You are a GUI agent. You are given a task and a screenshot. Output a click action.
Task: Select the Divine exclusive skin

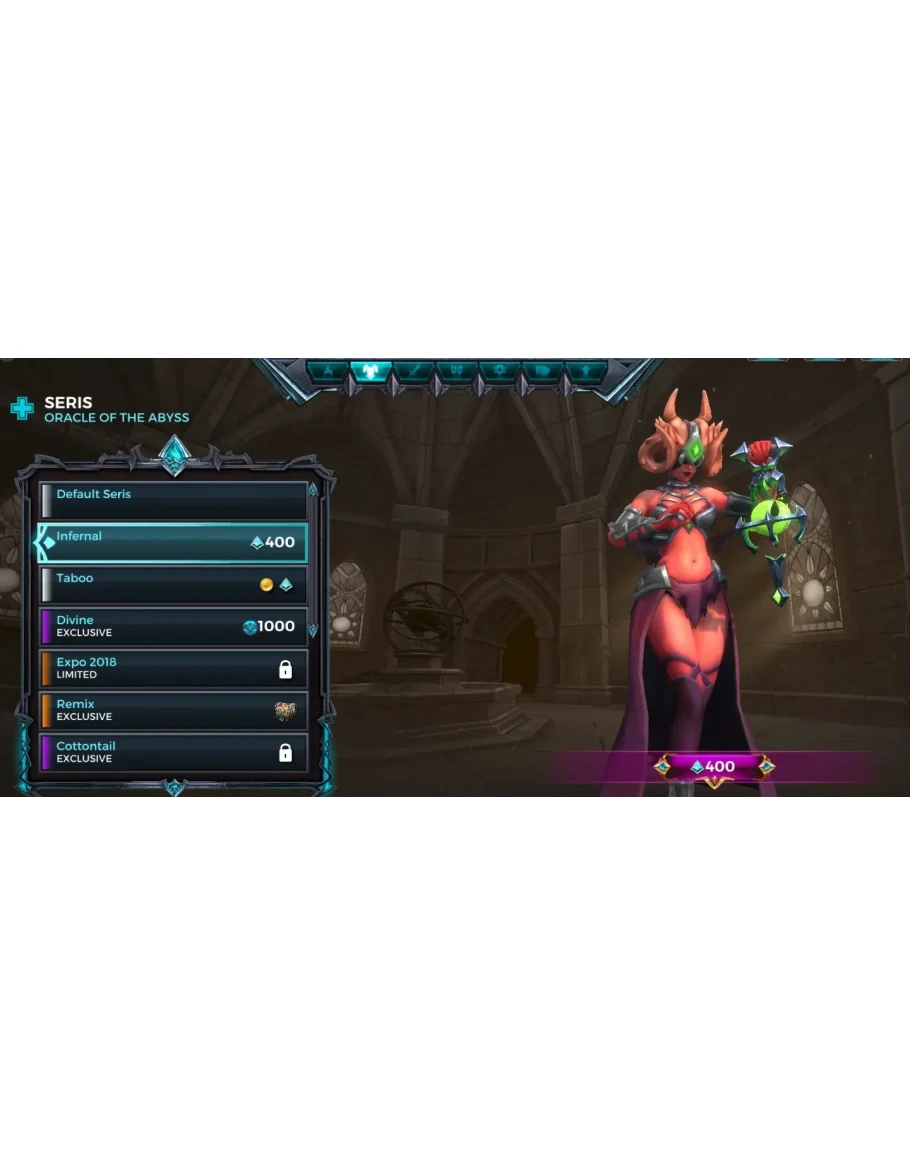(173, 626)
